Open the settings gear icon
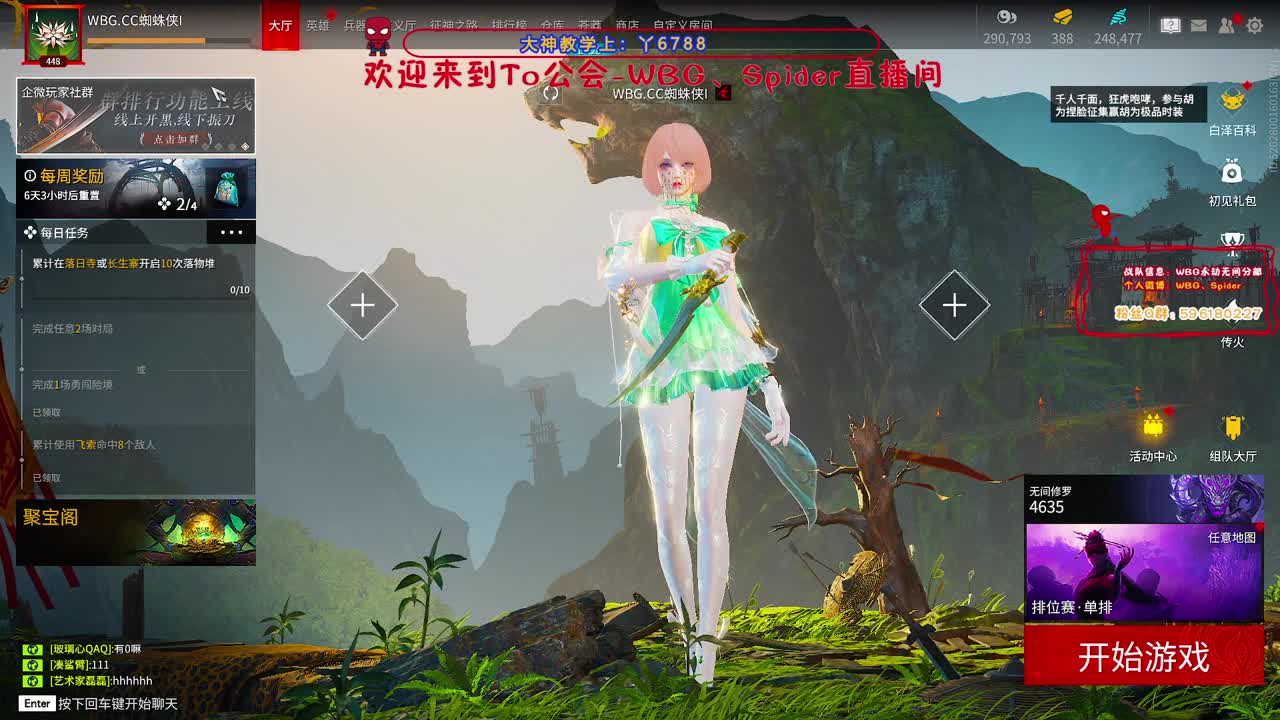 tap(1255, 25)
